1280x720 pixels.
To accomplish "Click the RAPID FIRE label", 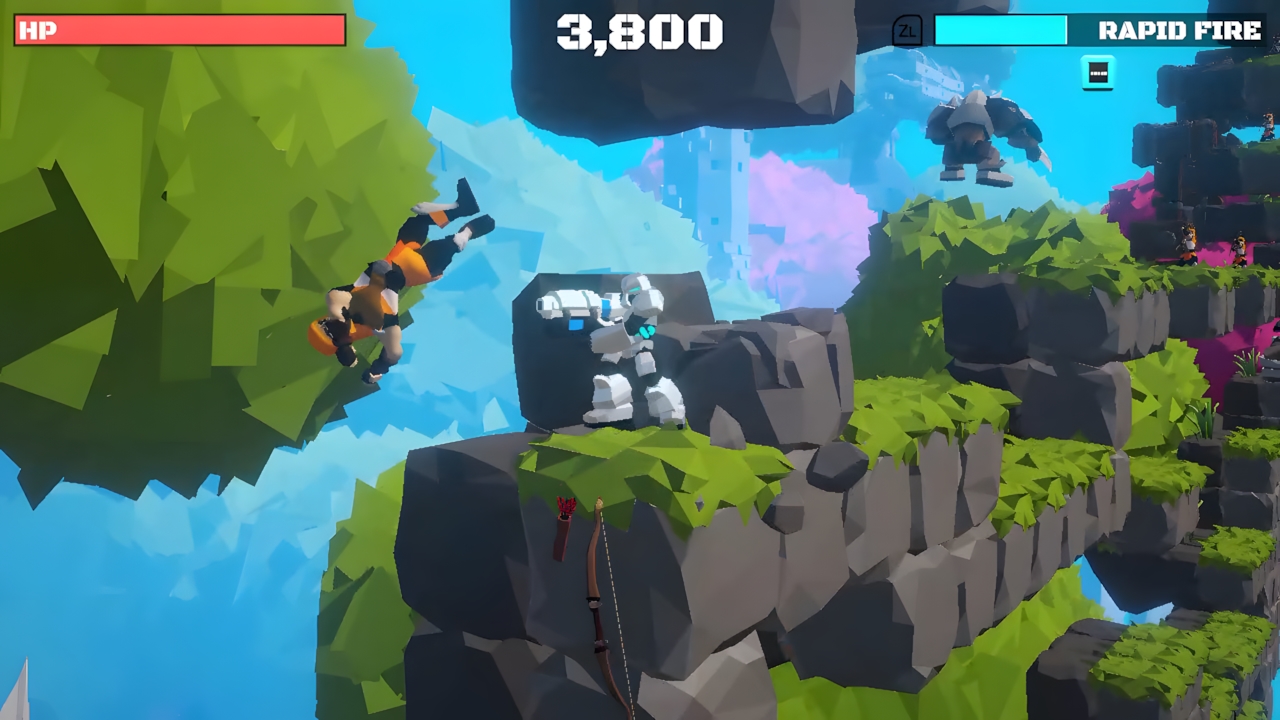I will tap(1180, 30).
